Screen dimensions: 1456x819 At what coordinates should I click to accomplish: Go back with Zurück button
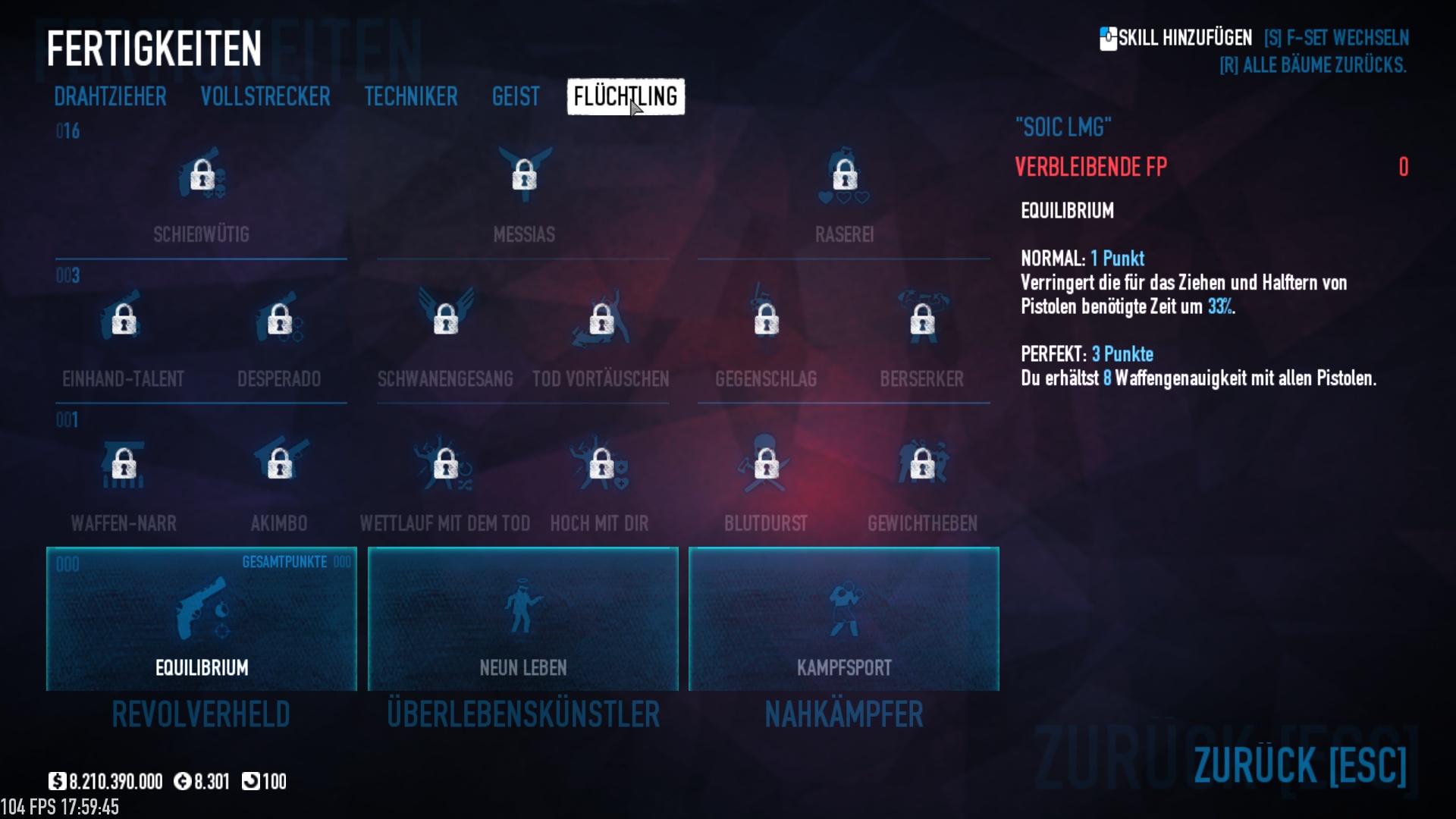point(1300,764)
